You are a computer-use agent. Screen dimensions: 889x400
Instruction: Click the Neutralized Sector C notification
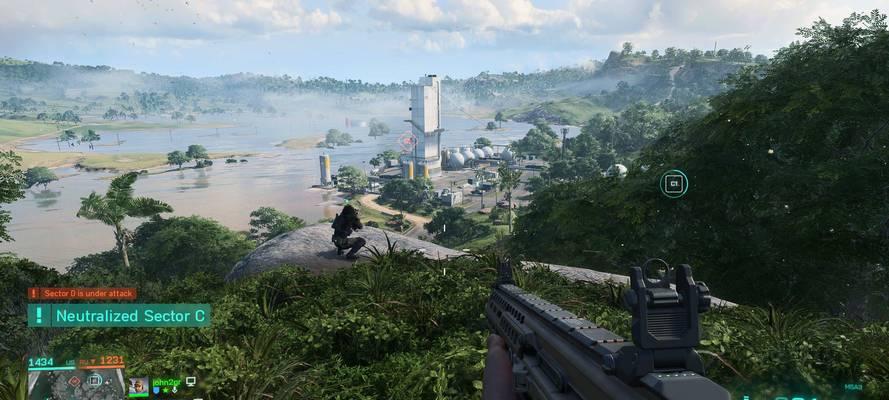119,316
